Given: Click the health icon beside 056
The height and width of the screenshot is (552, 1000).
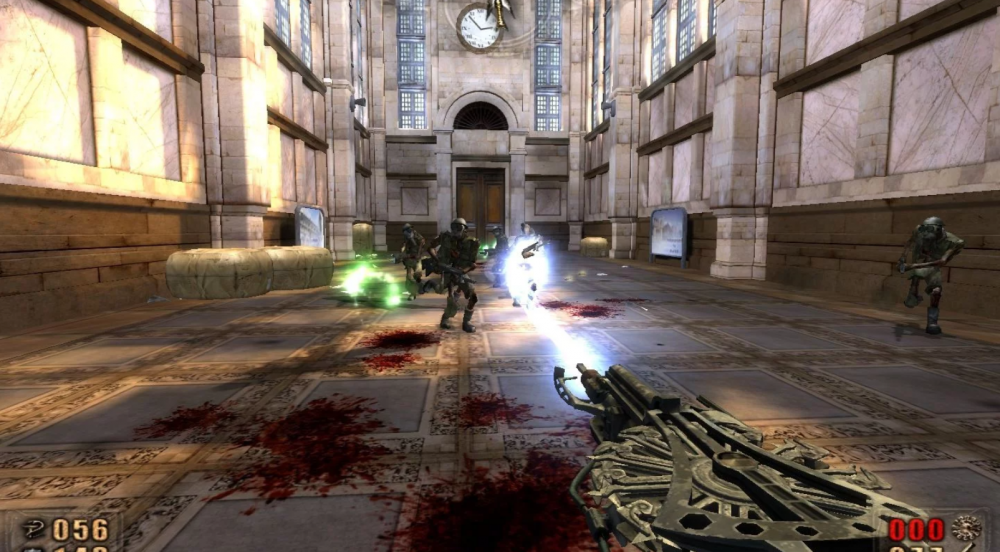Looking at the screenshot, I should [32, 529].
